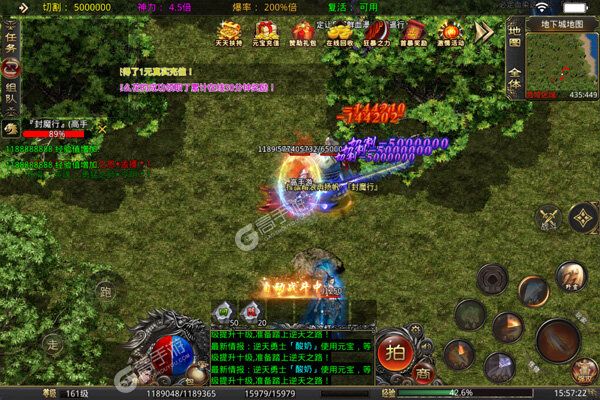Select the 地图 map tab beside the minimap
Viewport: 600px width, 400px height.
513,37
